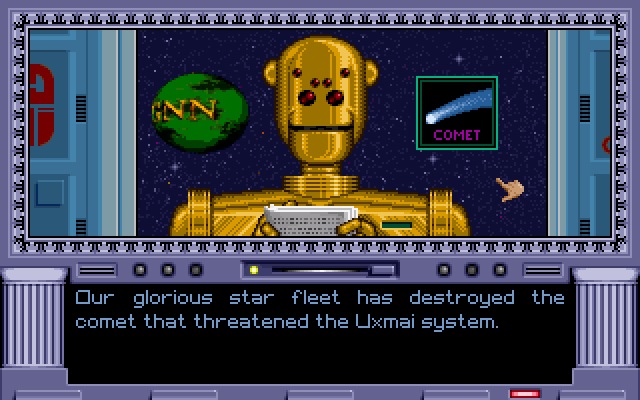Screen dimensions: 640x400
Task: Click the small red button below the text panel
Action: point(525,394)
